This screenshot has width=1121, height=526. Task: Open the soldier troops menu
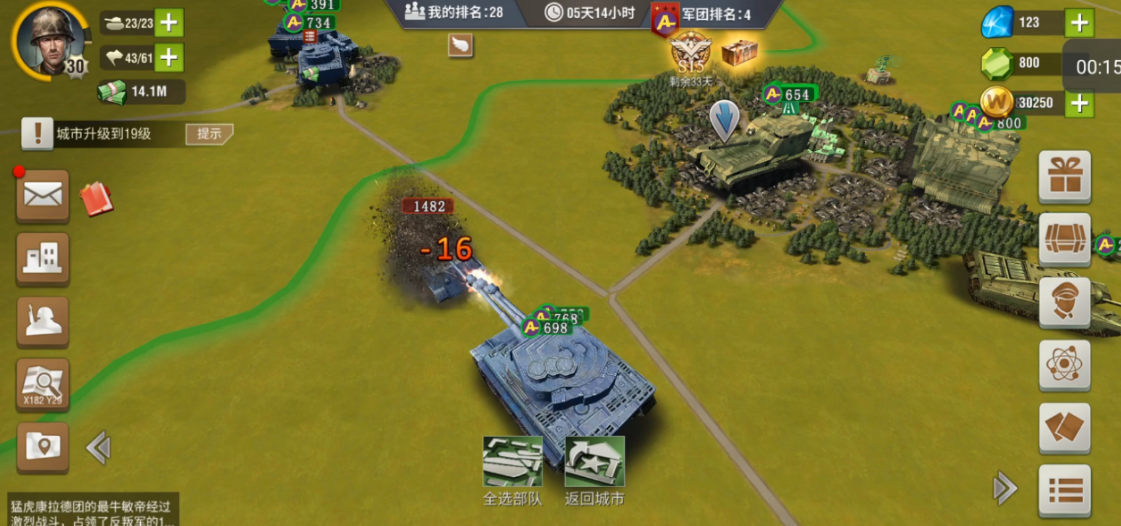[x=43, y=322]
